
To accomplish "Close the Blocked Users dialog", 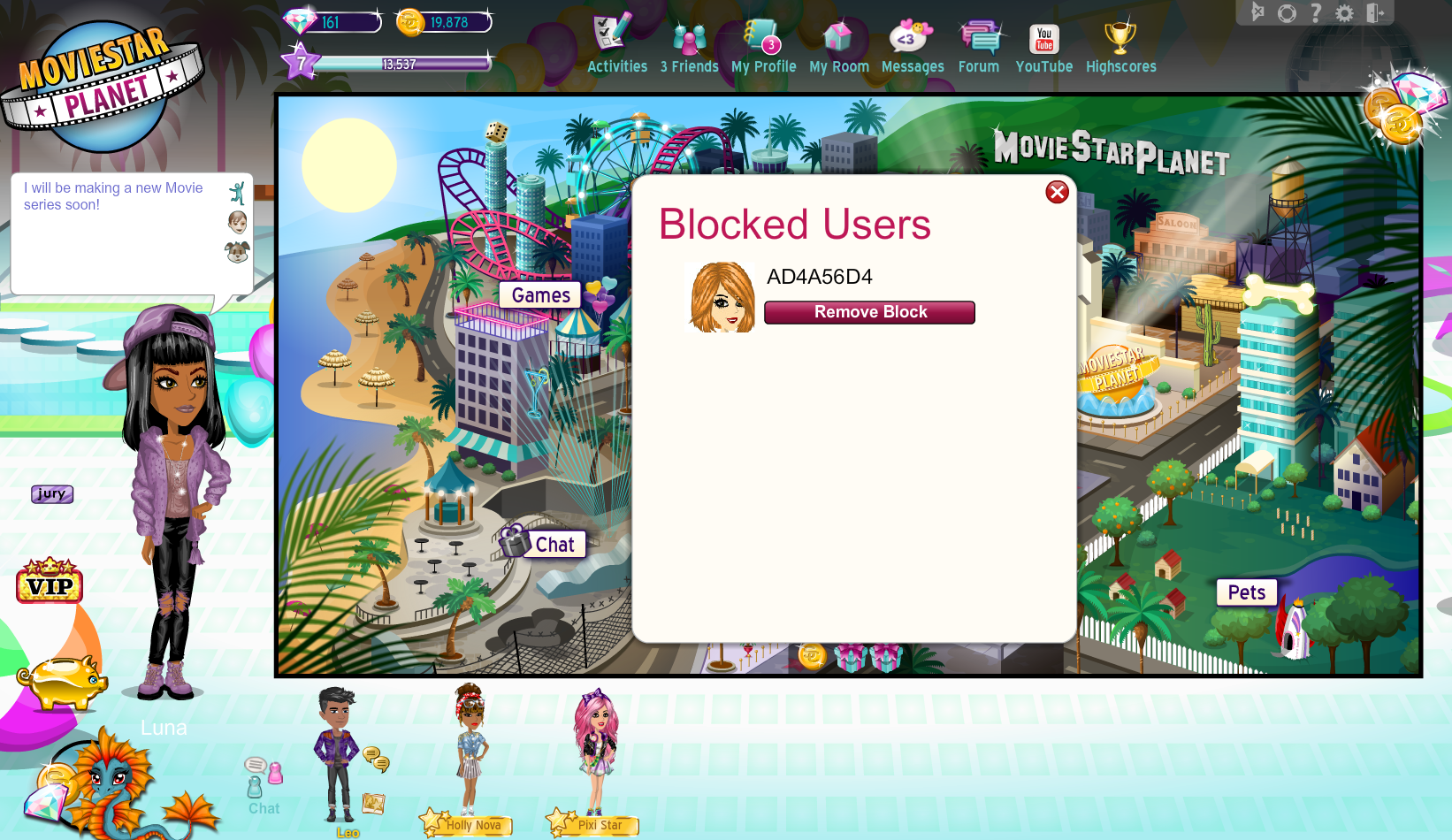I will pyautogui.click(x=1057, y=192).
